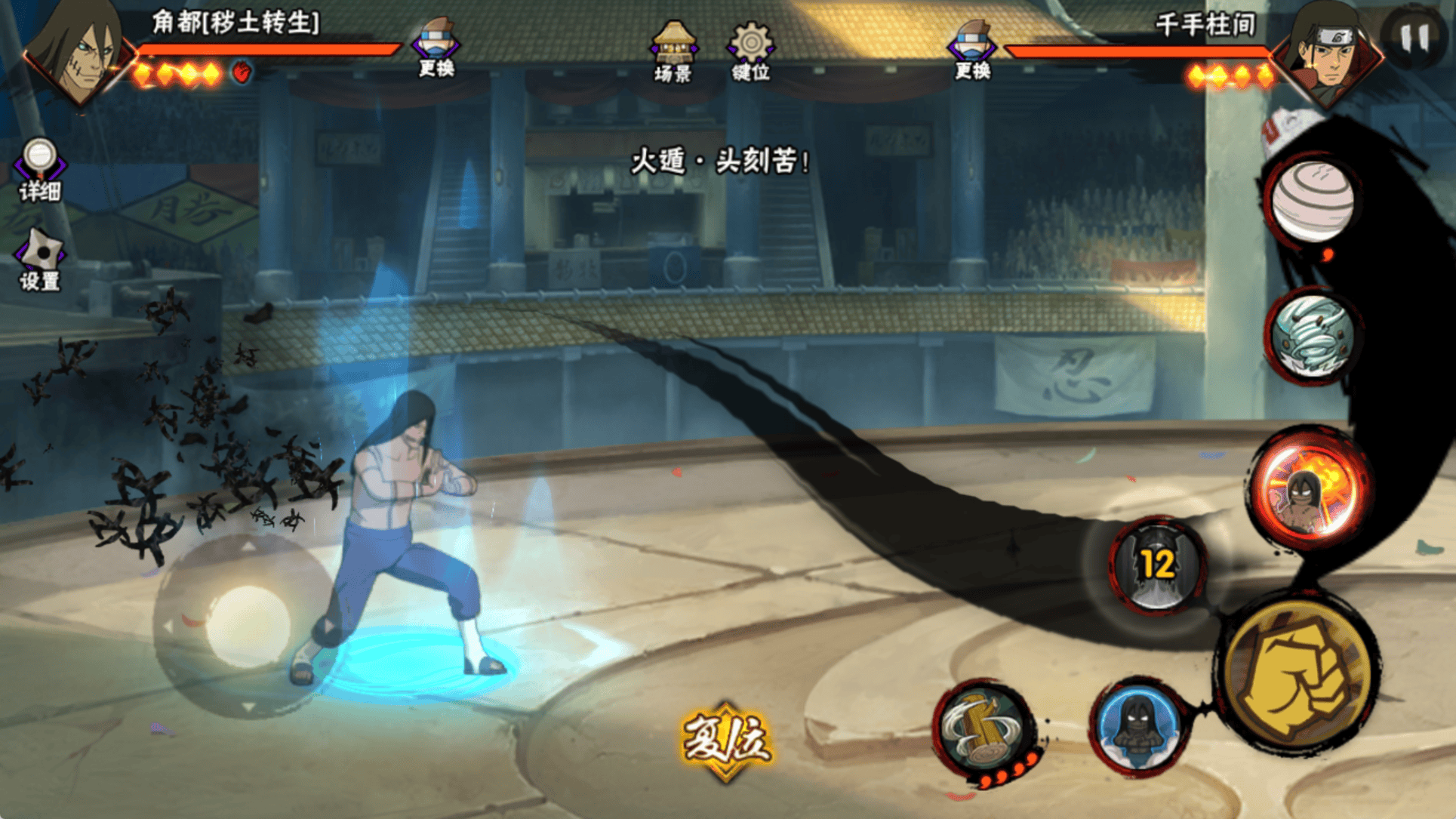
Task: Tap the golden 复位 reset button
Action: pos(726,741)
